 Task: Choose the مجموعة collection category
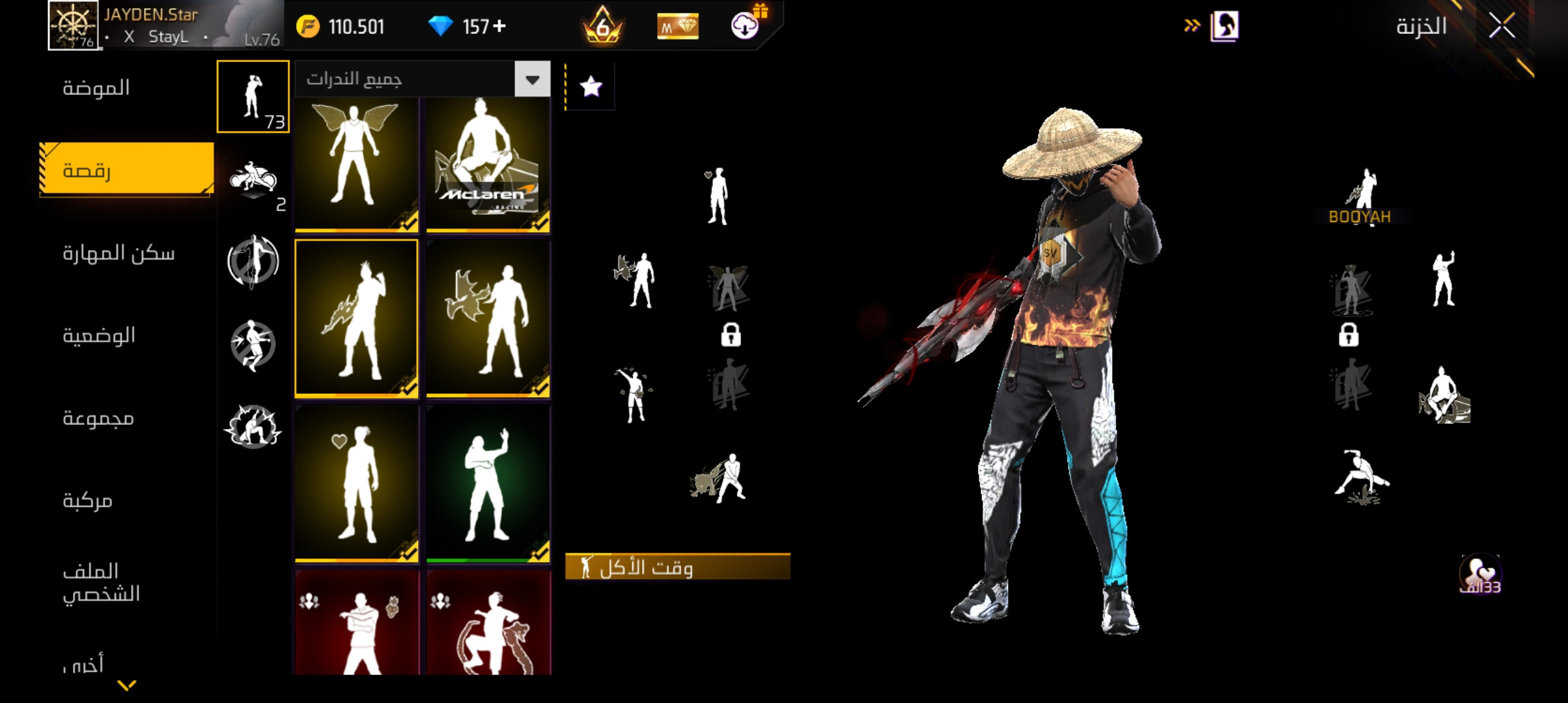(x=98, y=418)
